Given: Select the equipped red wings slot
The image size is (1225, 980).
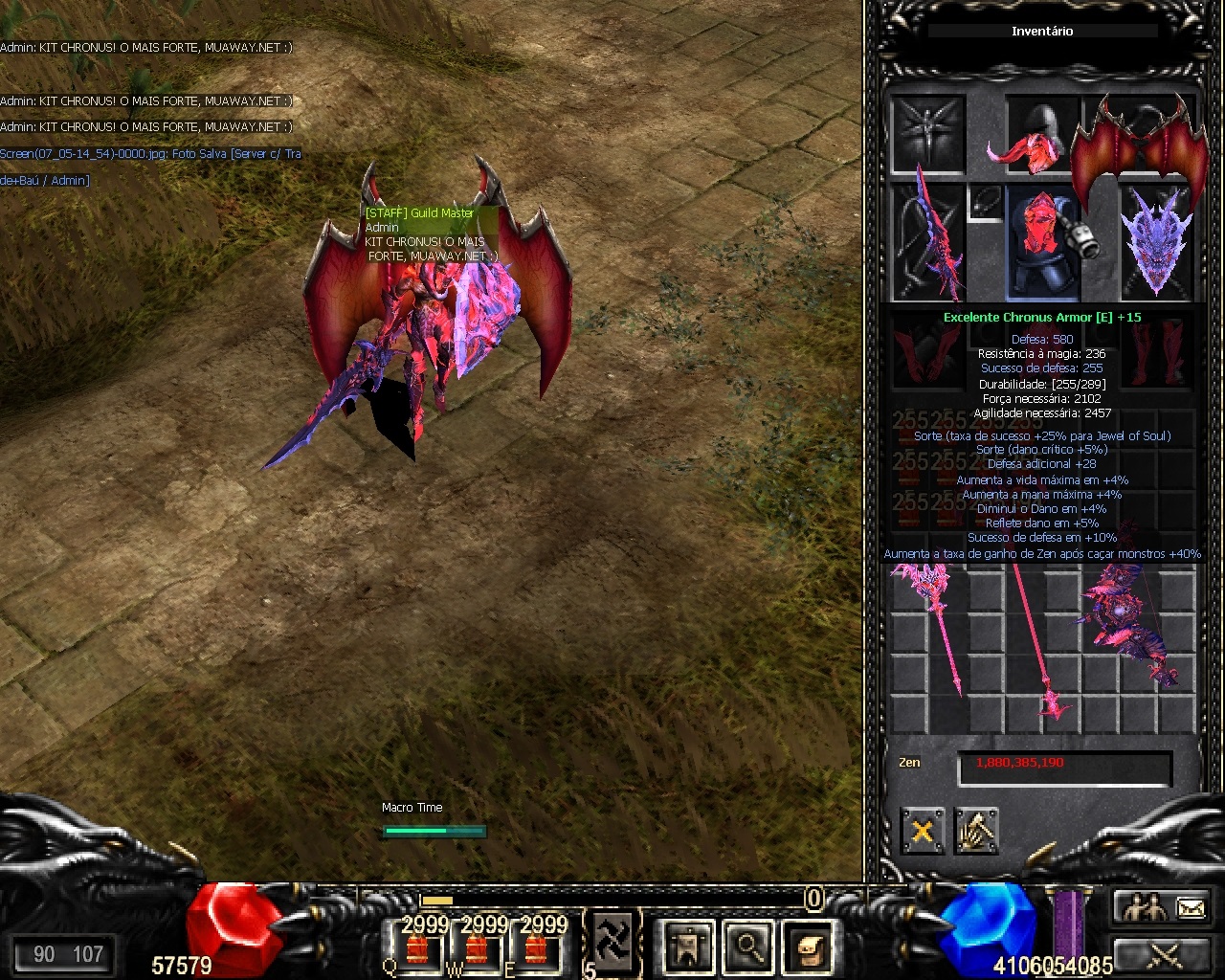Looking at the screenshot, I should [x=1140, y=144].
